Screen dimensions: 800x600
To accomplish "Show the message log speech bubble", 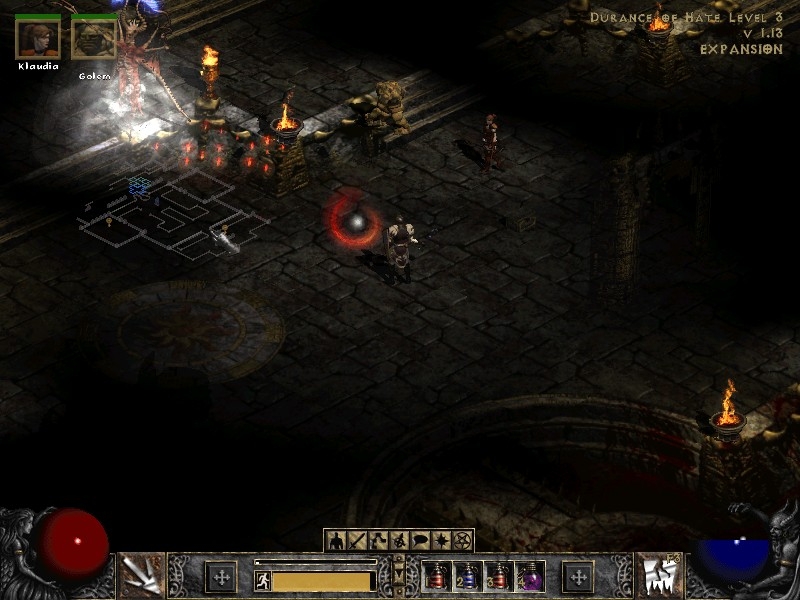I will [420, 541].
